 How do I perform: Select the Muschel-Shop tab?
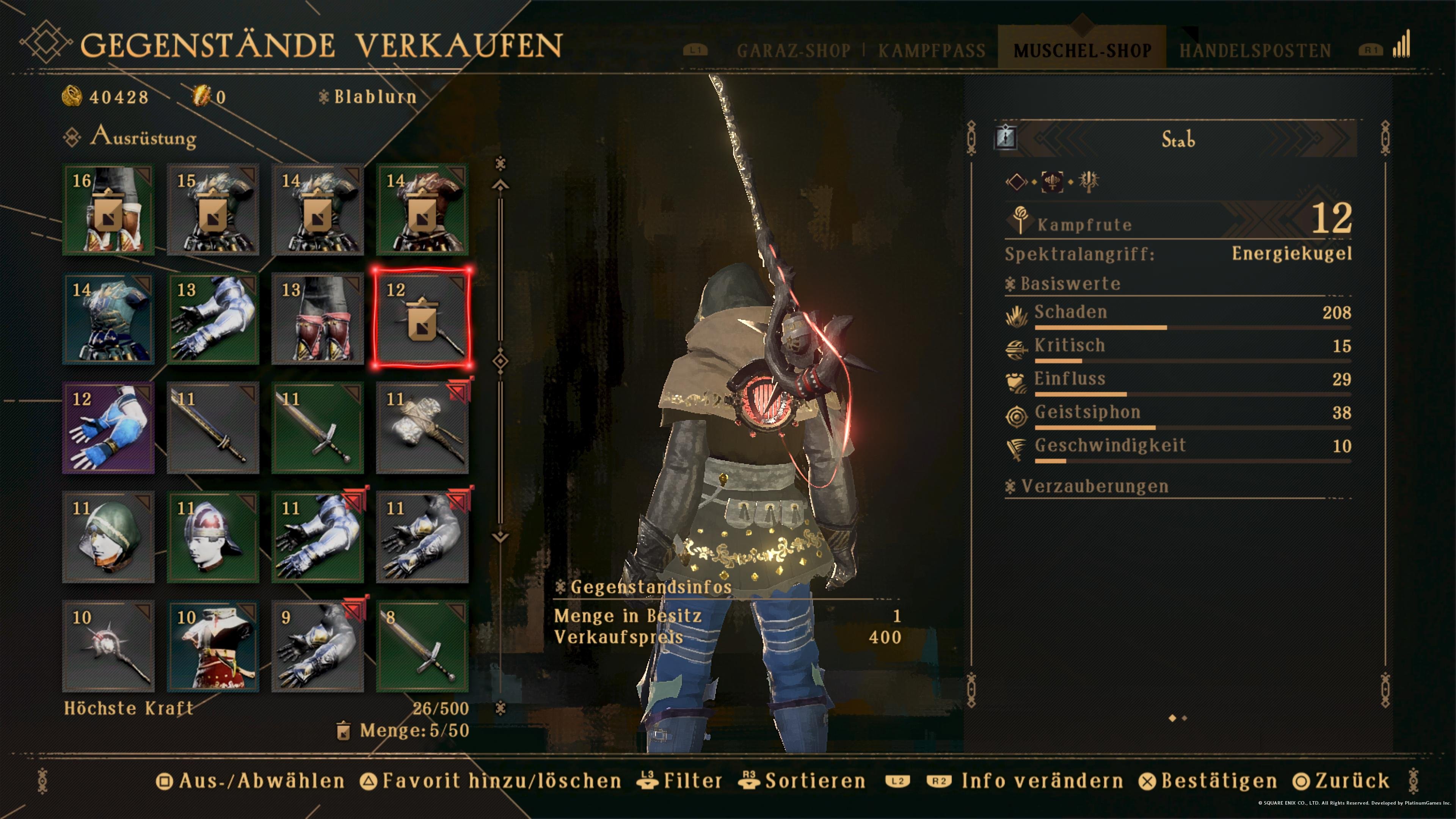click(1082, 51)
